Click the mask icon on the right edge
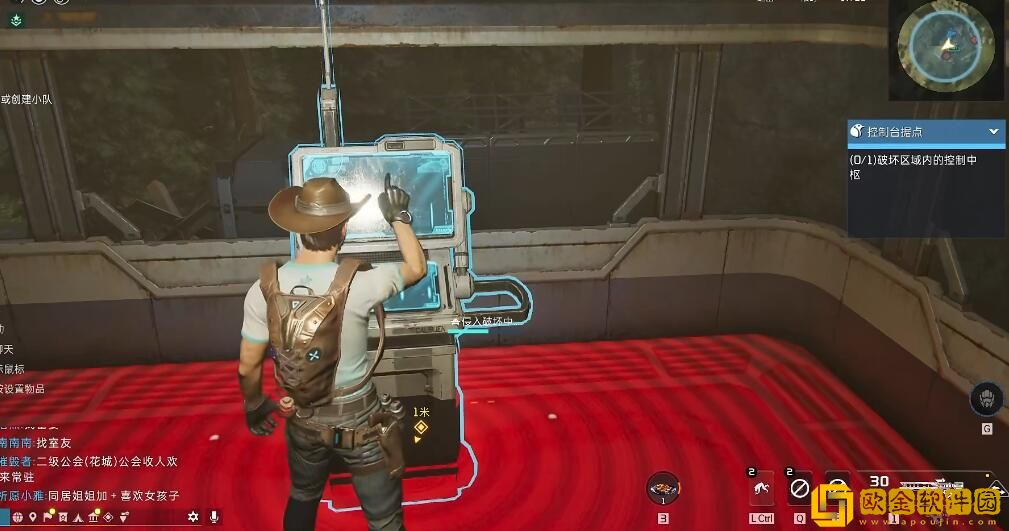The width and height of the screenshot is (1009, 531). (x=987, y=398)
